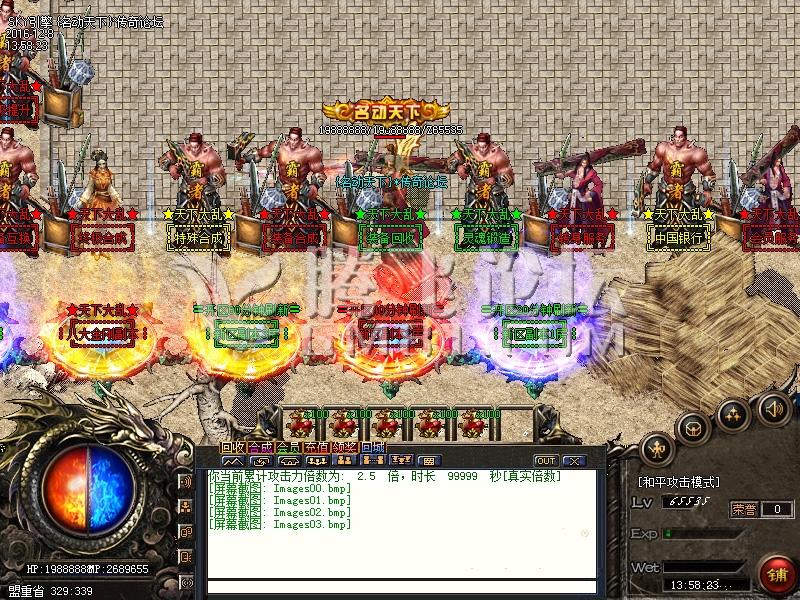Viewport: 800px width, 600px height.
Task: Close the chat panel with X button
Action: pos(574,461)
